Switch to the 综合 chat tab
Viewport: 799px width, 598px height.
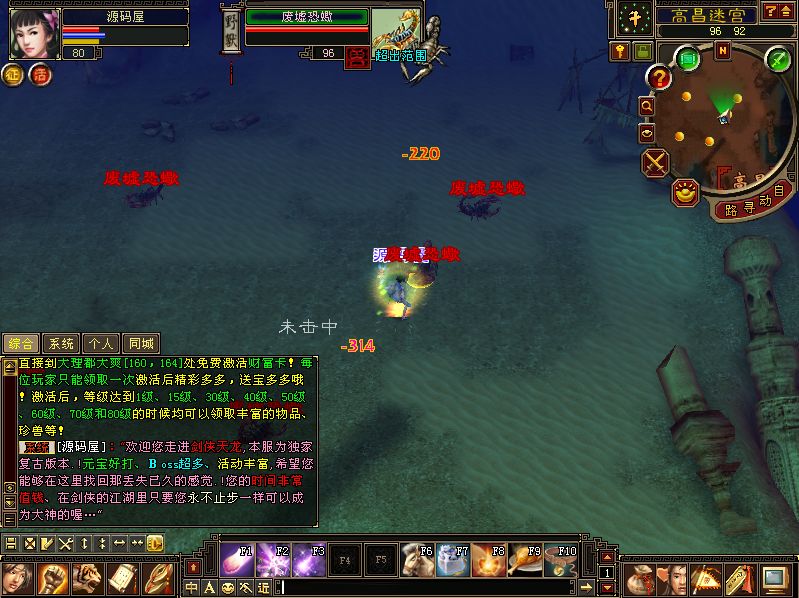[x=22, y=343]
